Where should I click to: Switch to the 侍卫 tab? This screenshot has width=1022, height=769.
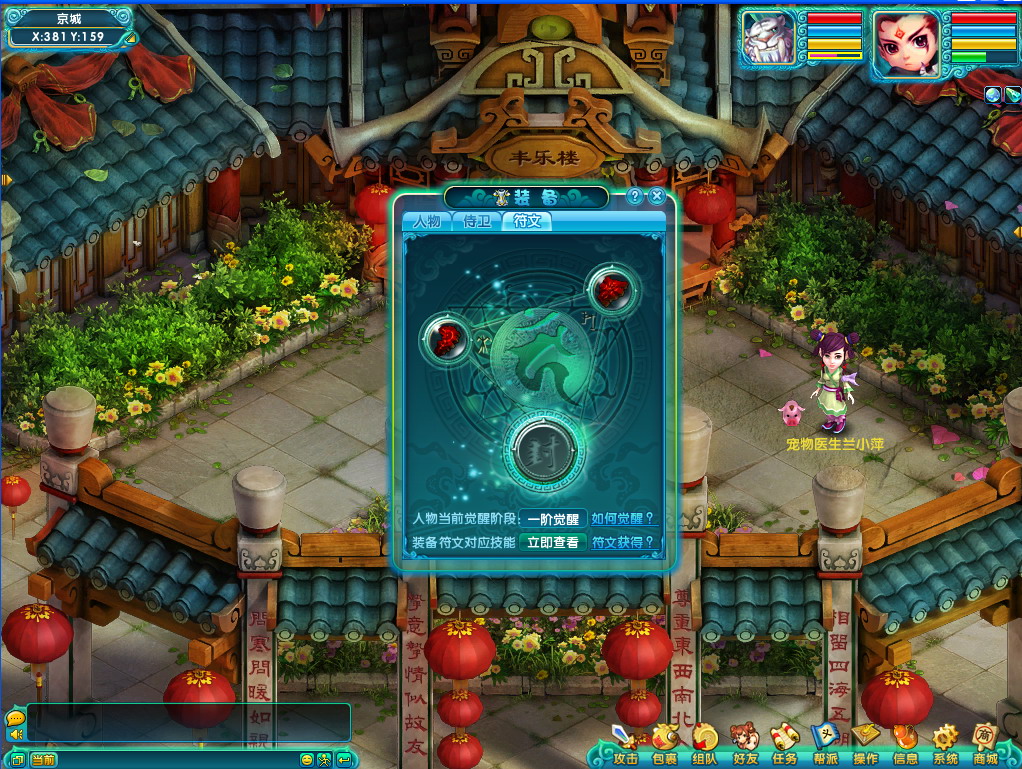tap(477, 221)
